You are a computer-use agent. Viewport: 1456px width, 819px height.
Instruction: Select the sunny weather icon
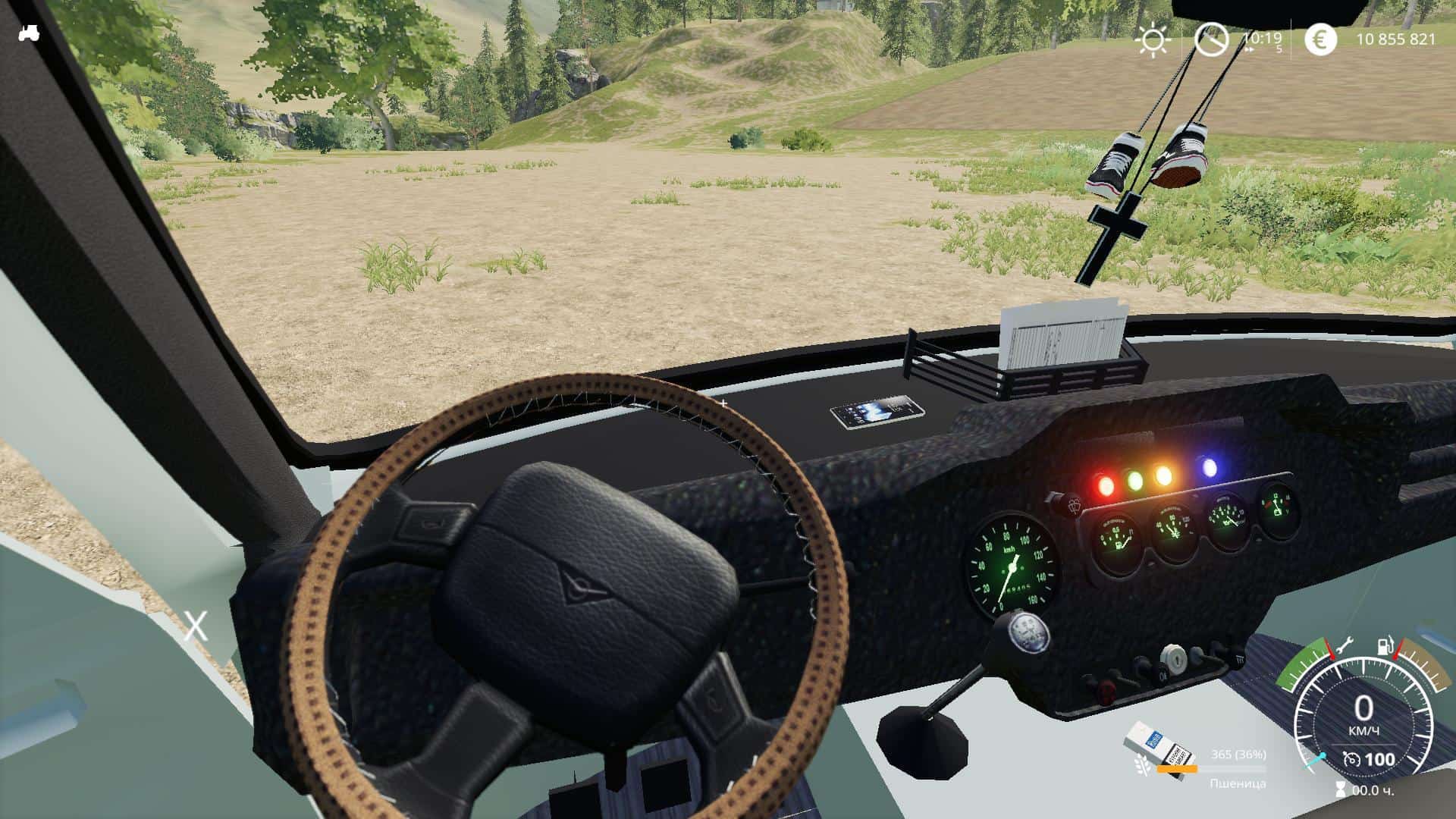pyautogui.click(x=1153, y=40)
